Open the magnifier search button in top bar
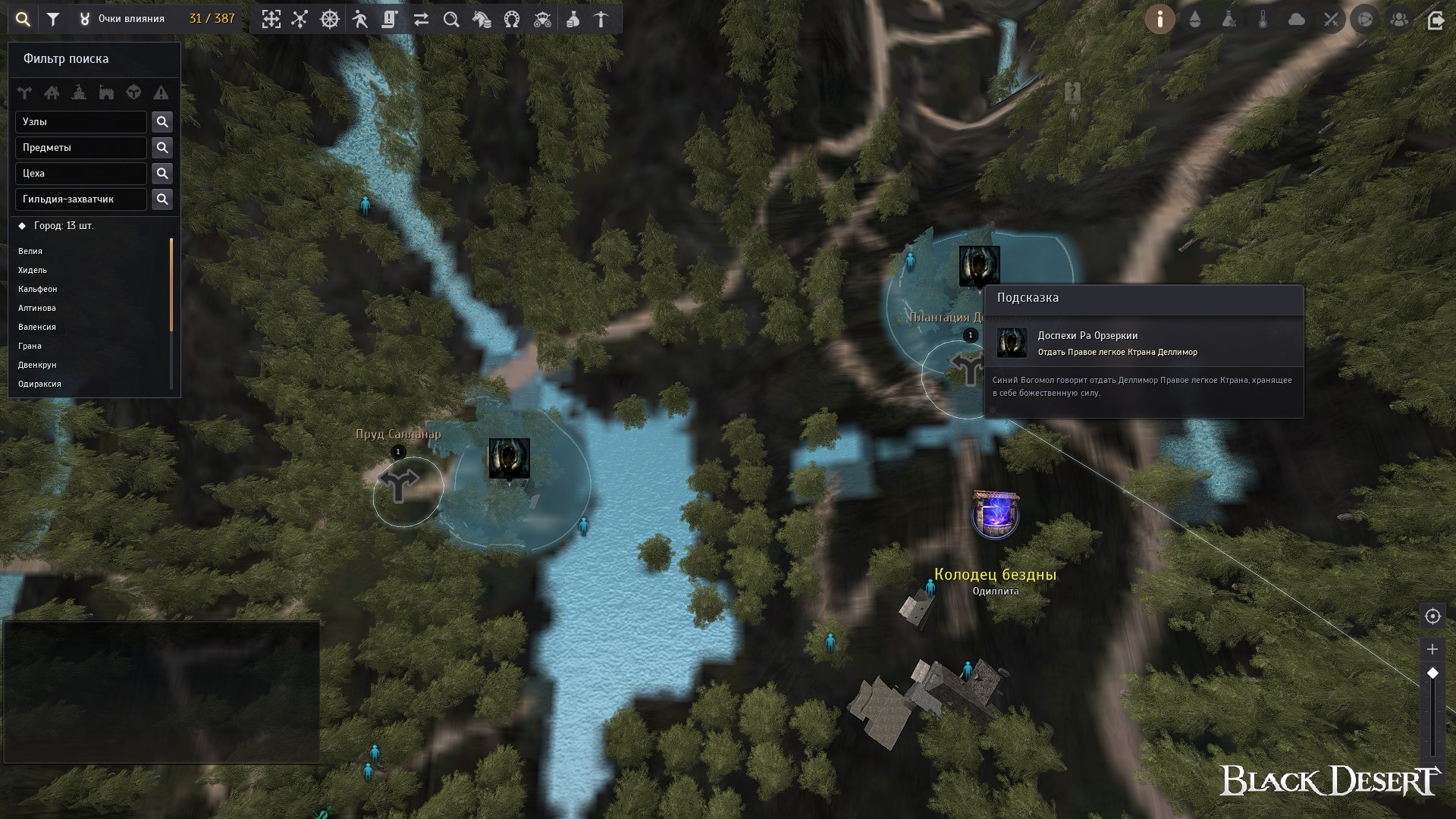The width and height of the screenshot is (1456, 819). (24, 20)
